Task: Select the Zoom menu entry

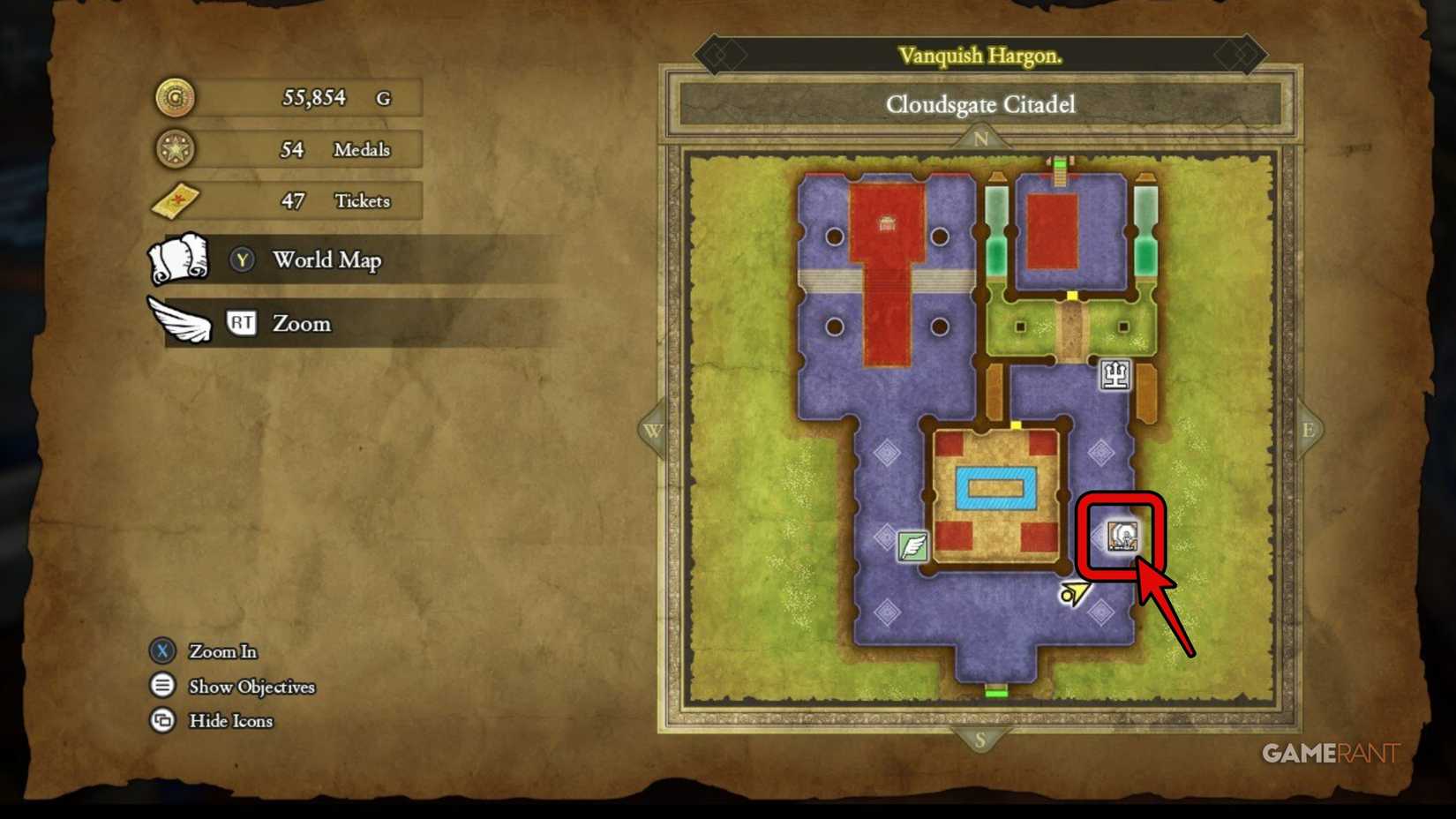Action: click(303, 324)
